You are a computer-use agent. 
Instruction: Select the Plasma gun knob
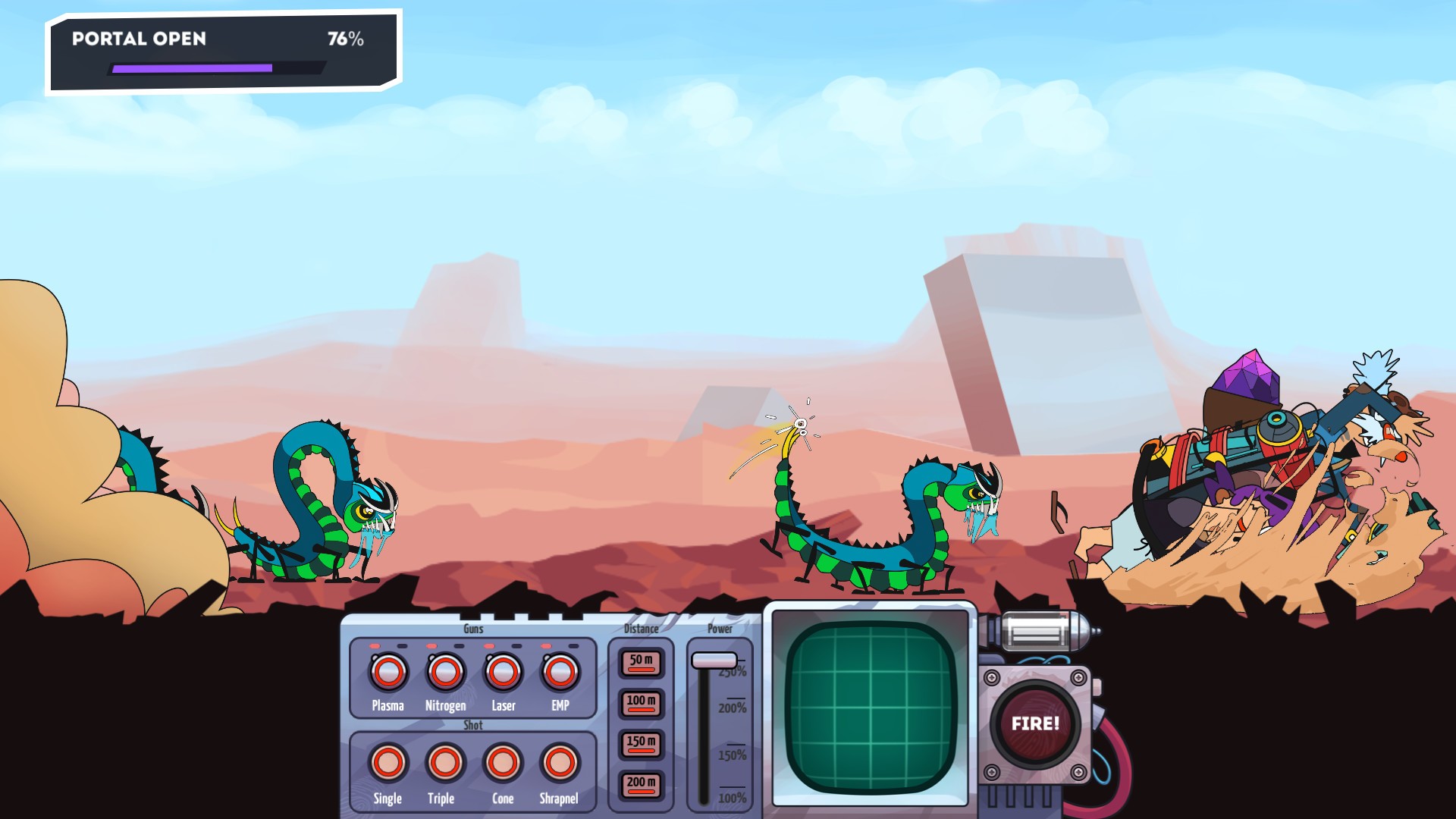click(x=388, y=672)
